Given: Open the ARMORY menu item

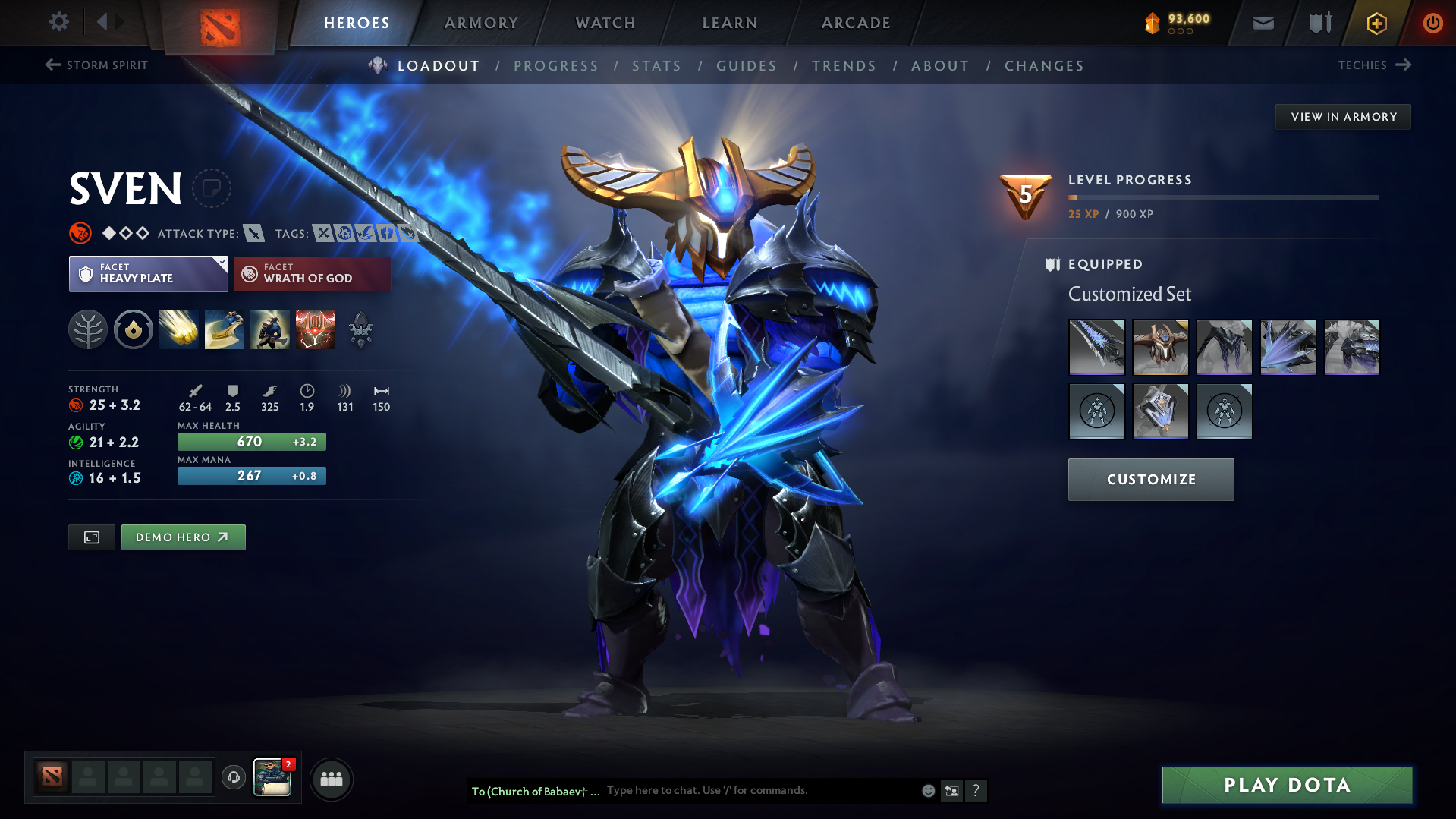Looking at the screenshot, I should [481, 22].
